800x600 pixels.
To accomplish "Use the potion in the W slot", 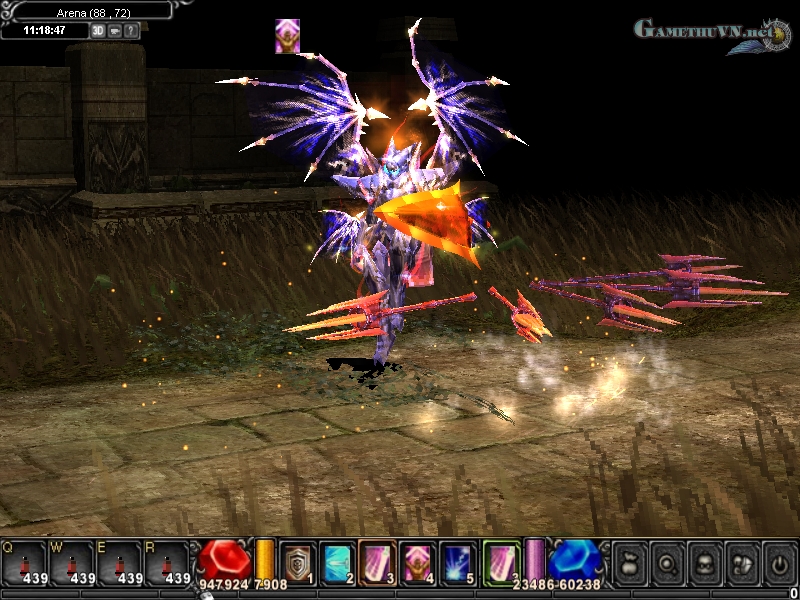I will (70, 562).
